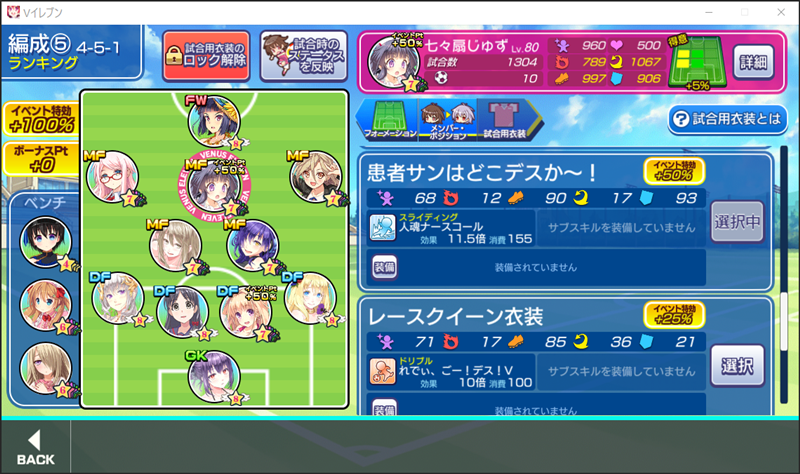Viewport: 800px width, 474px height.
Task: Close the game window
Action: 779,11
